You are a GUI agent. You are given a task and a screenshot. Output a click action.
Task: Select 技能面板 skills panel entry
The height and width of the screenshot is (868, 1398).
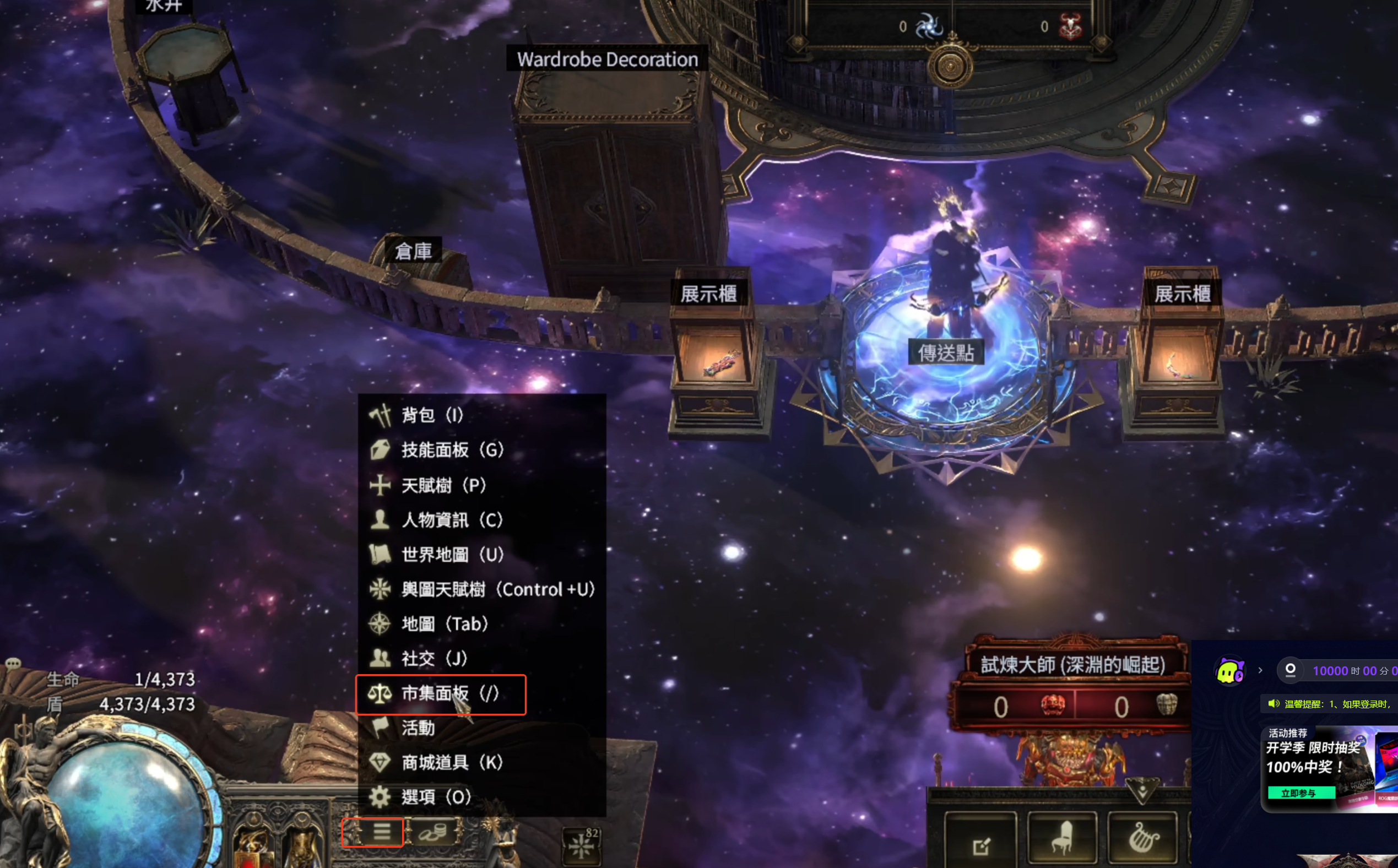pos(452,449)
